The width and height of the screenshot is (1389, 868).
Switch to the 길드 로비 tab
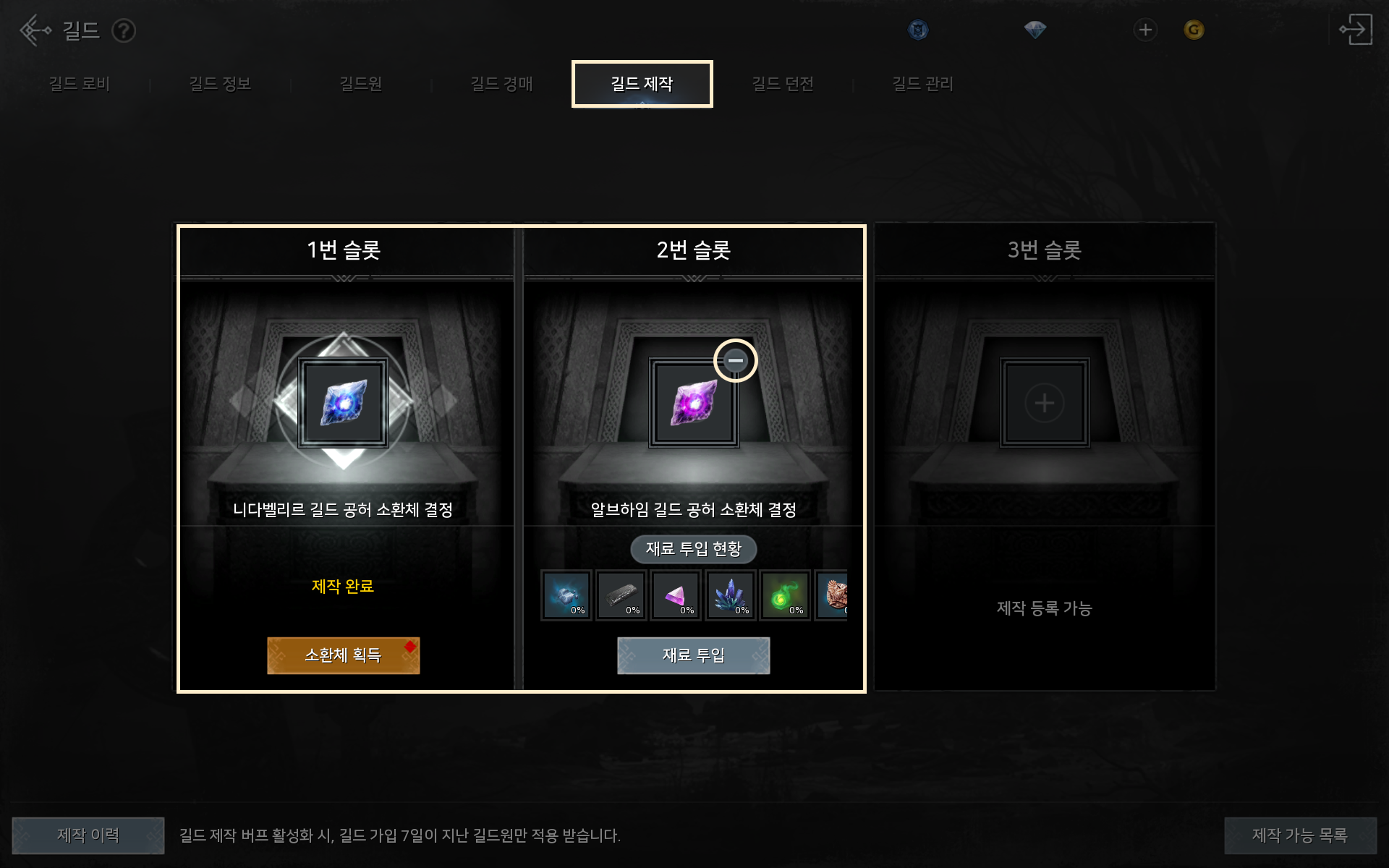79,84
